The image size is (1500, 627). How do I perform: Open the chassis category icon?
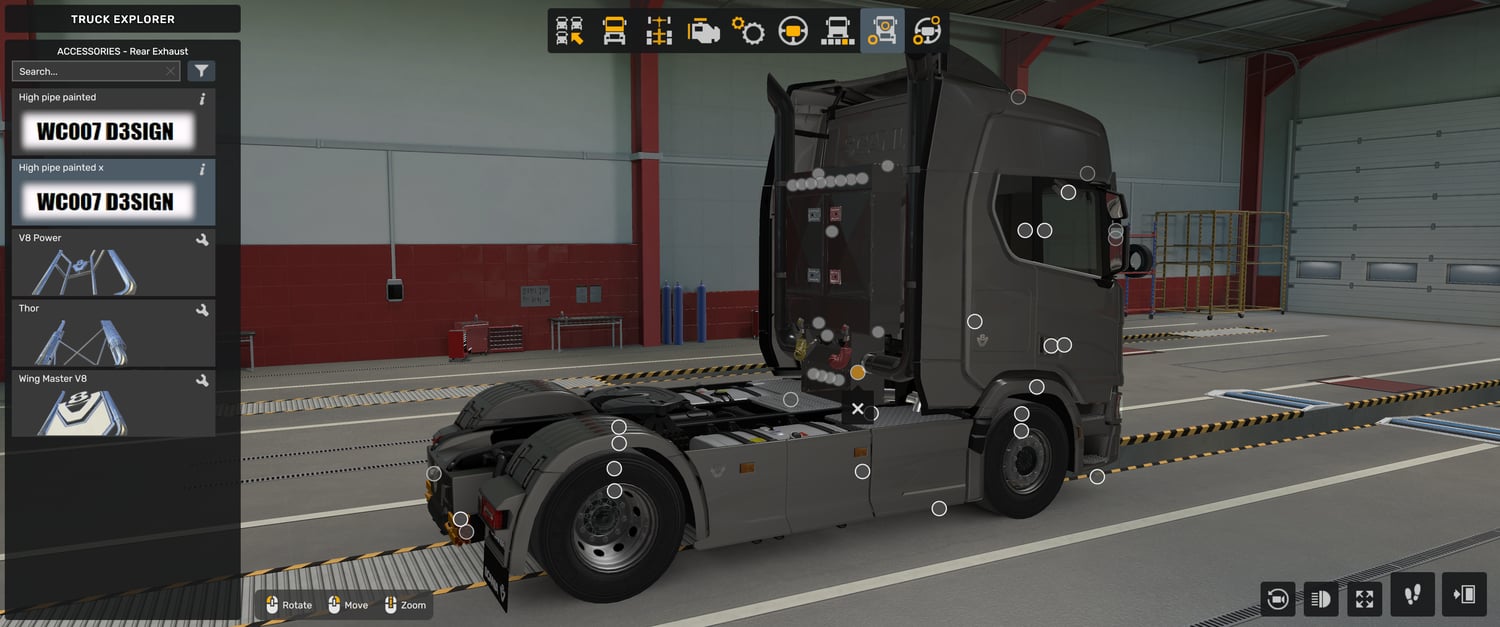pyautogui.click(x=659, y=31)
